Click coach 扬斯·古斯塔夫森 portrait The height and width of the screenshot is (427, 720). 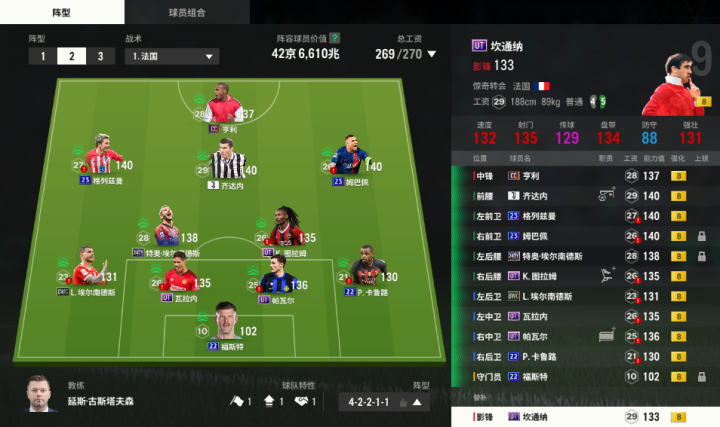pyautogui.click(x=43, y=394)
